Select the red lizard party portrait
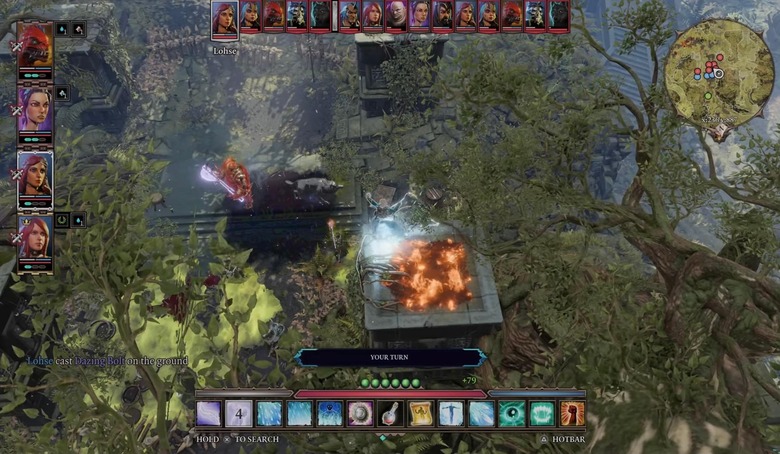780x454 pixels. (35, 47)
